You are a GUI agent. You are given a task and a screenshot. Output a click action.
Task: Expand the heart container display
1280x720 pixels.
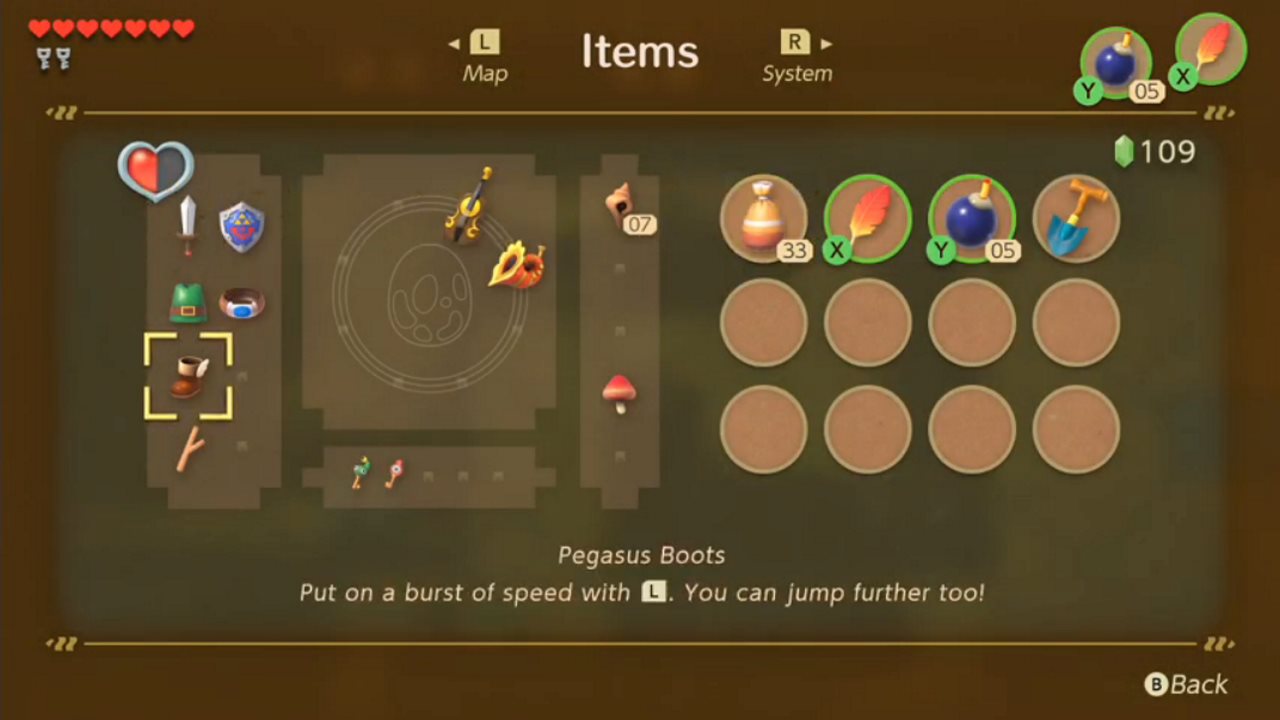point(155,170)
